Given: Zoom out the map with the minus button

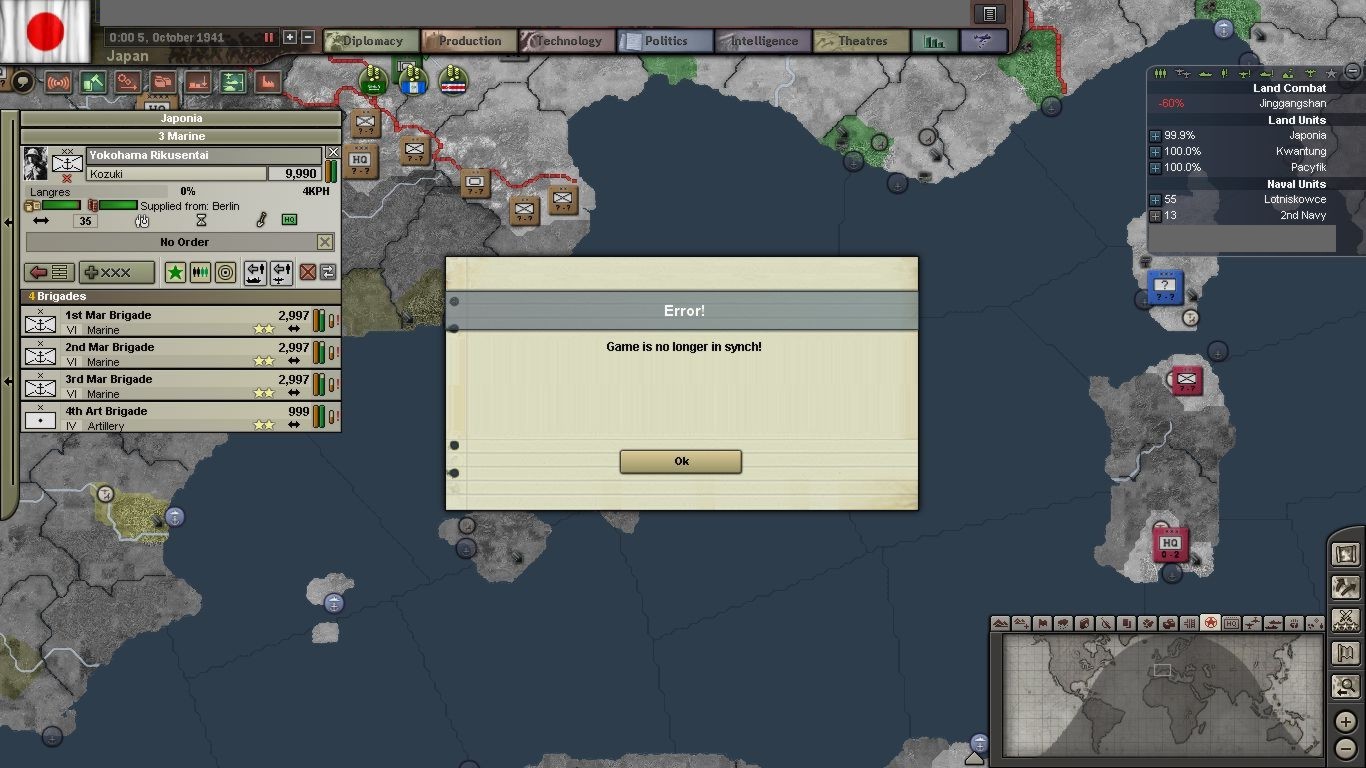Looking at the screenshot, I should pos(1346,748).
